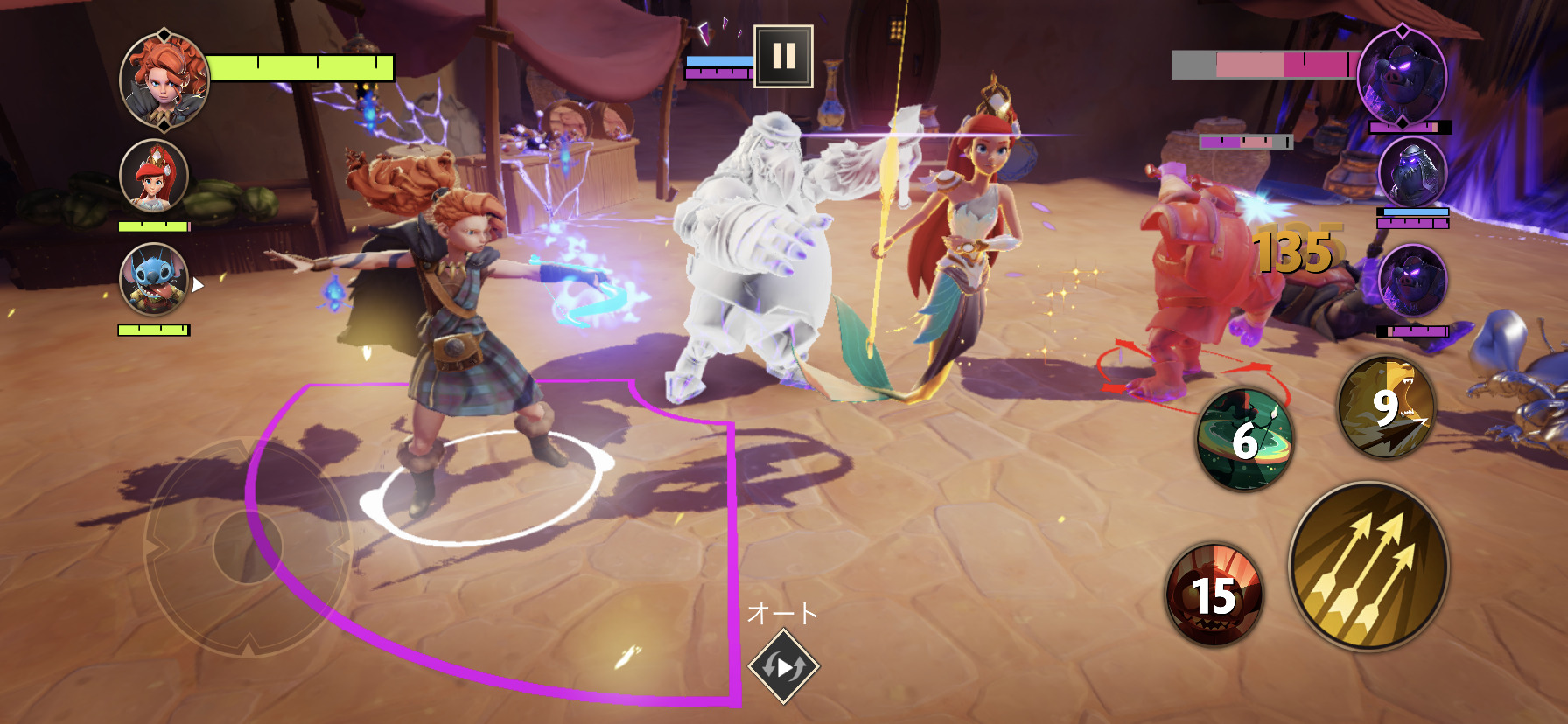The image size is (1568, 724).
Task: Use the green swirl skill showing 6
Action: 1244,438
